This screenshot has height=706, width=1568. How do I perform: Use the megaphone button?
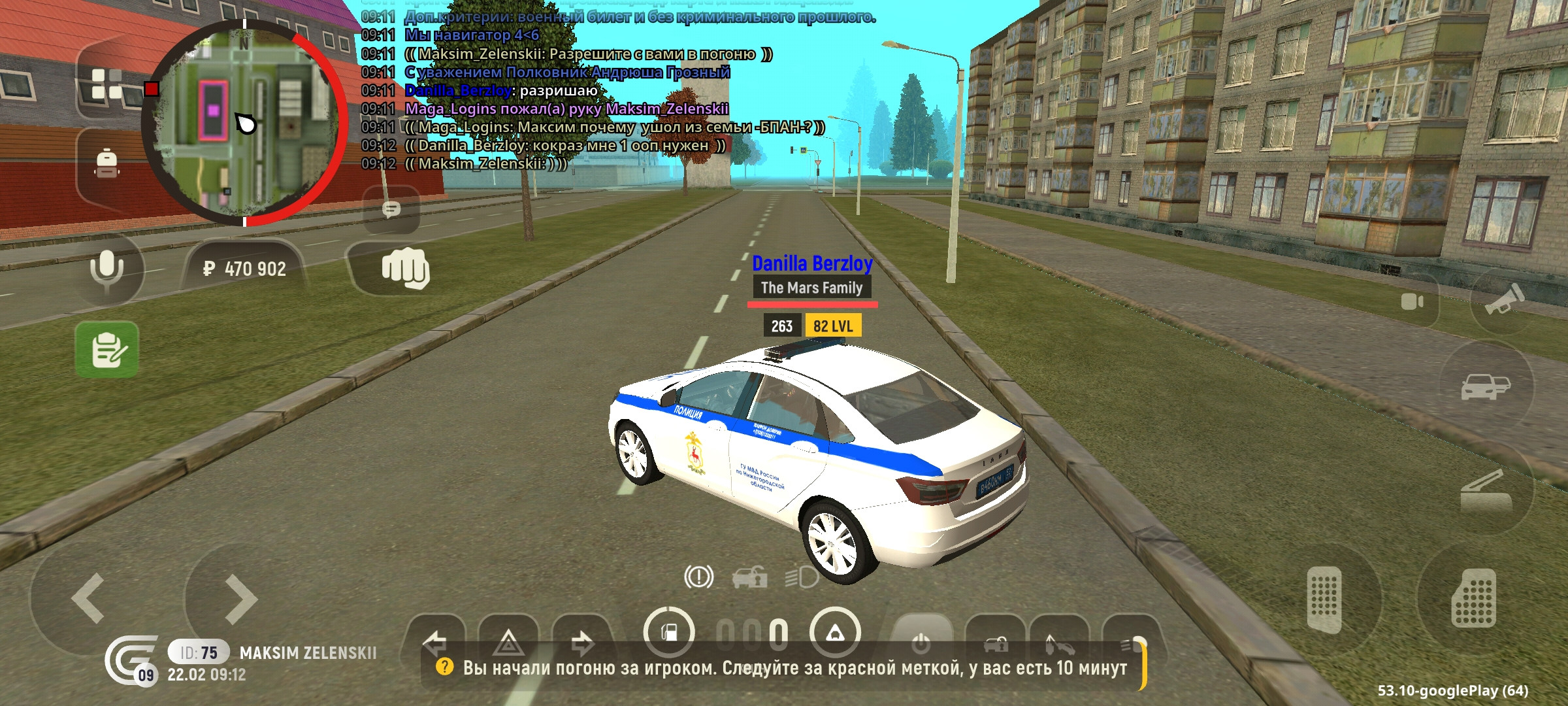pyautogui.click(x=1500, y=301)
